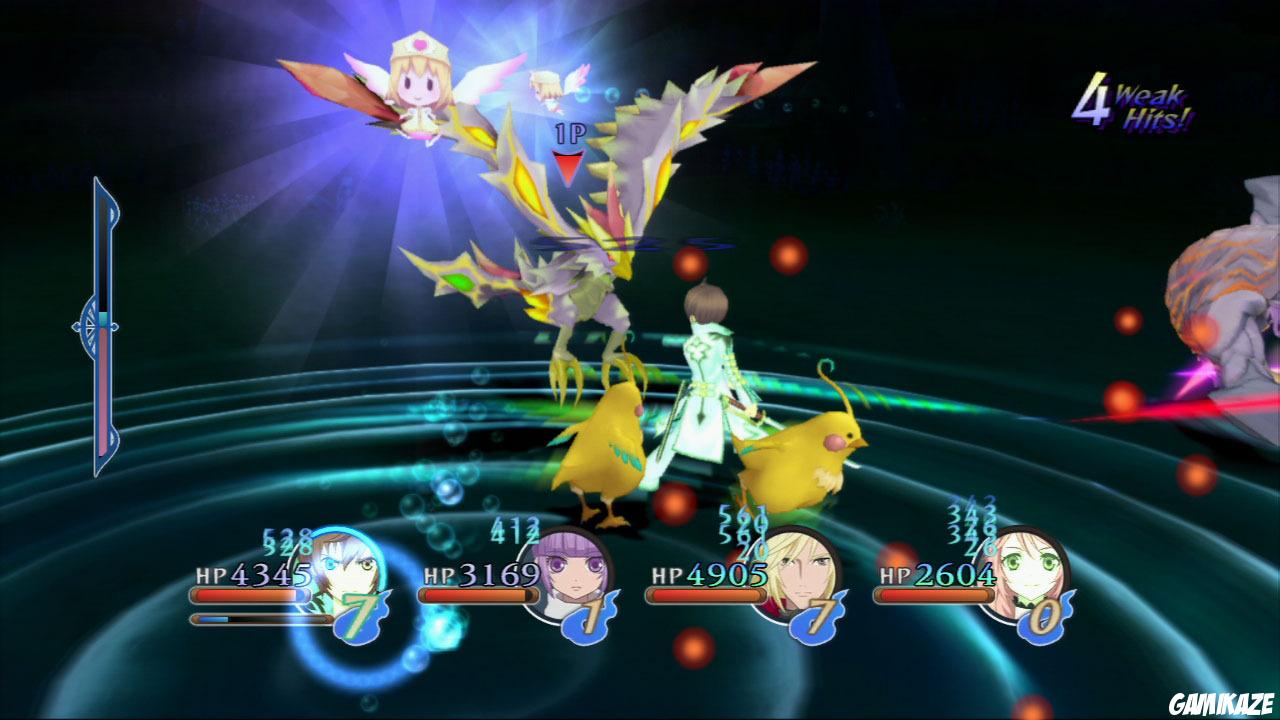Select the blue flame showing 1
Image resolution: width=1280 pixels, height=720 pixels.
pos(588,620)
